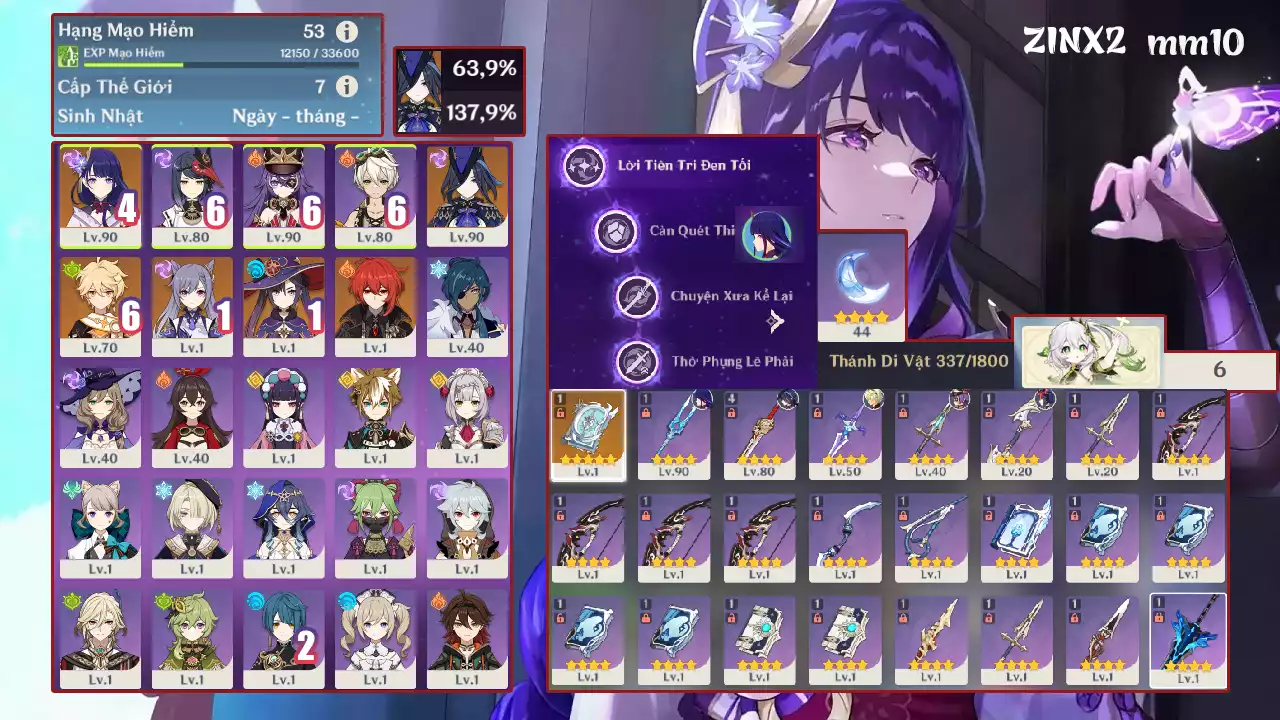Select Keqing in the character grid

point(192,306)
